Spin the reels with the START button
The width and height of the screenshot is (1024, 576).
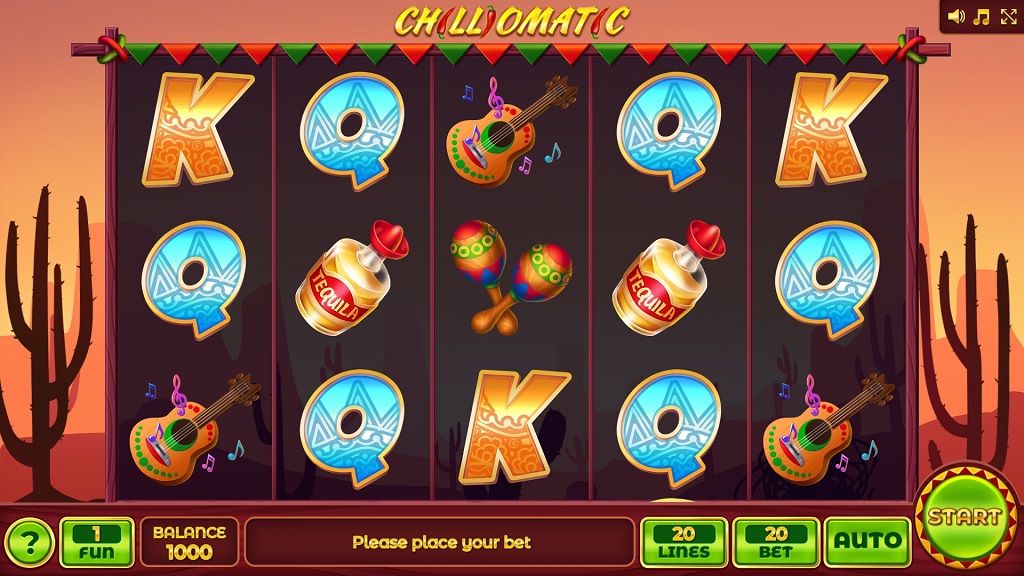pyautogui.click(x=964, y=518)
